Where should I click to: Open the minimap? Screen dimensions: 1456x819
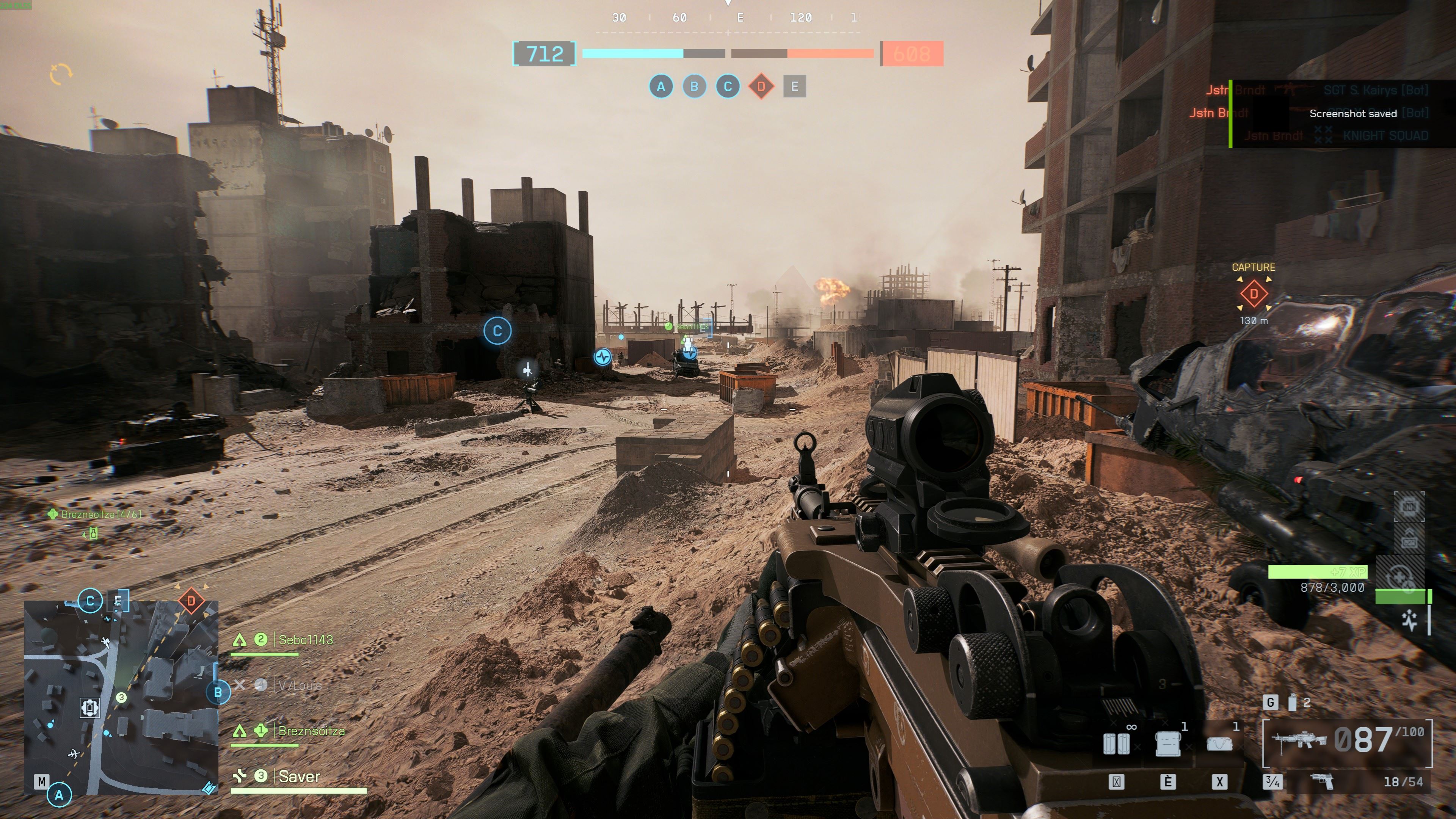[x=121, y=698]
